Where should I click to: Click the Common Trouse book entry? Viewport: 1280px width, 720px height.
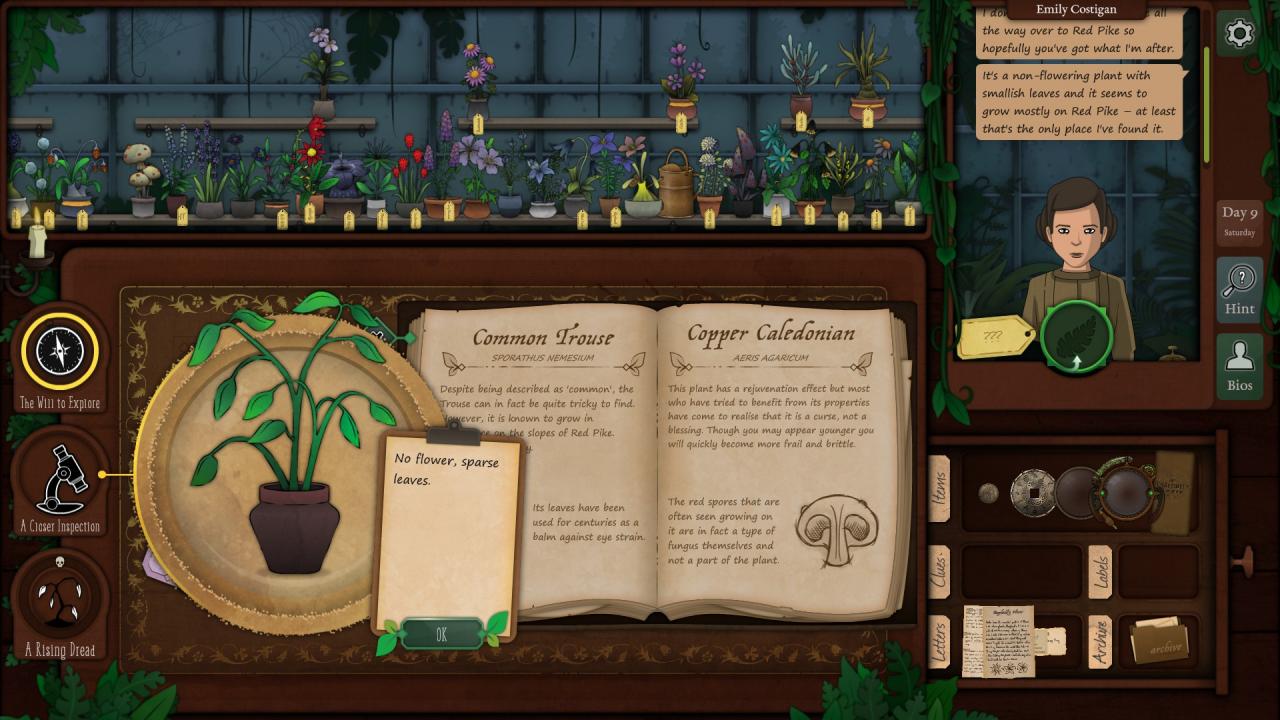pos(543,338)
